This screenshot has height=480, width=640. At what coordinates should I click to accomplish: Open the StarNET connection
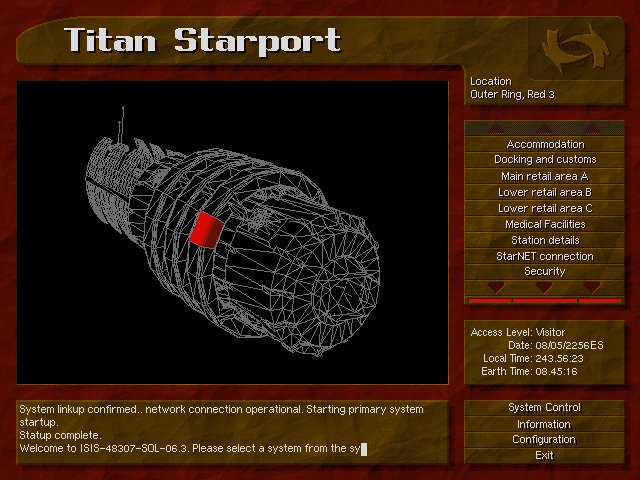[x=545, y=256]
